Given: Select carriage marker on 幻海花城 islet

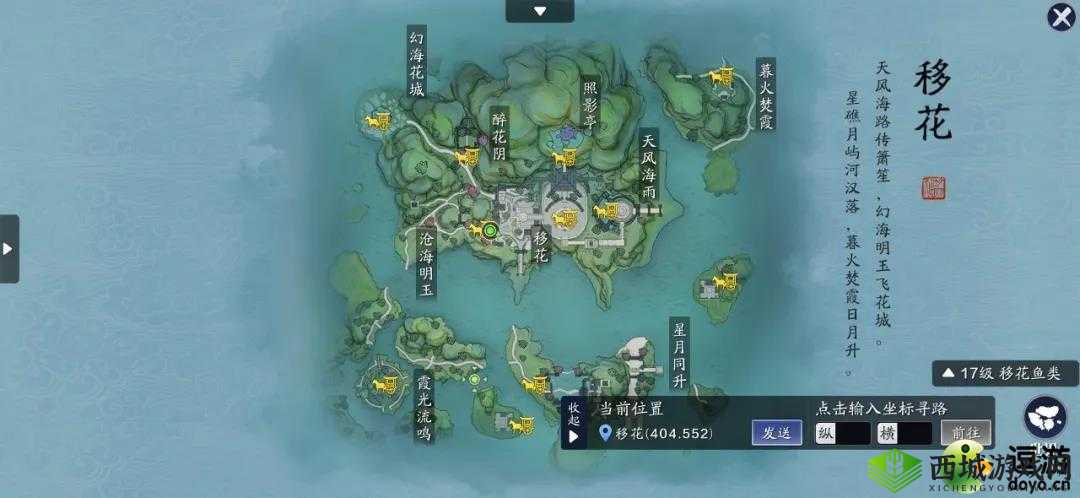Looking at the screenshot, I should click(378, 121).
